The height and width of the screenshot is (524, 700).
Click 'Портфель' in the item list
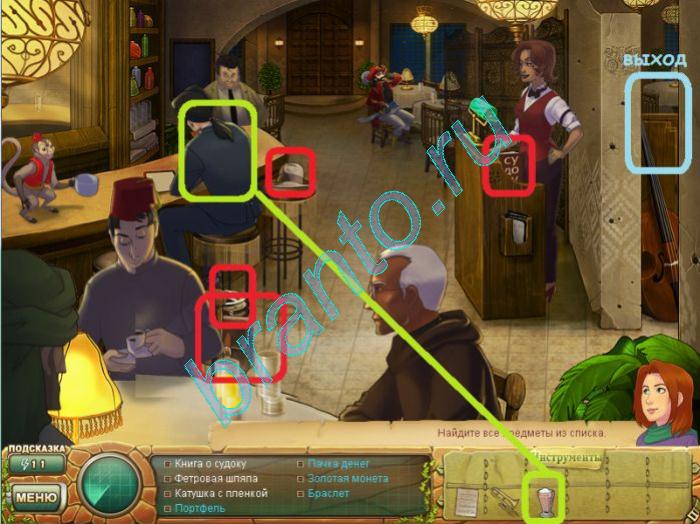click(x=200, y=509)
